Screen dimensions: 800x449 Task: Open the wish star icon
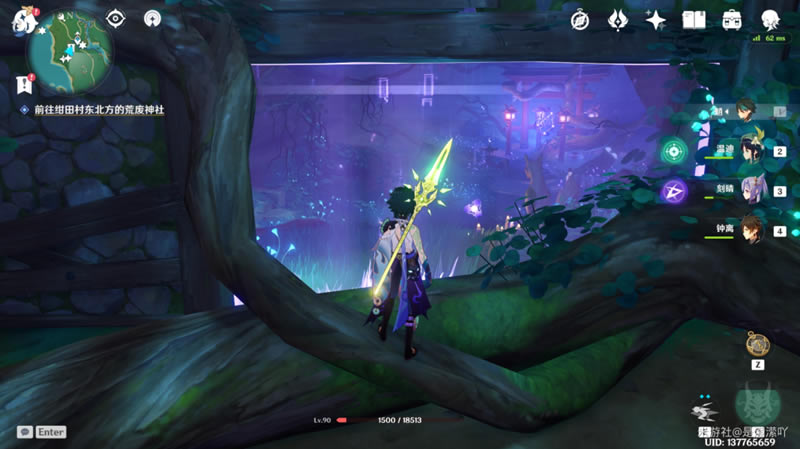coord(656,20)
